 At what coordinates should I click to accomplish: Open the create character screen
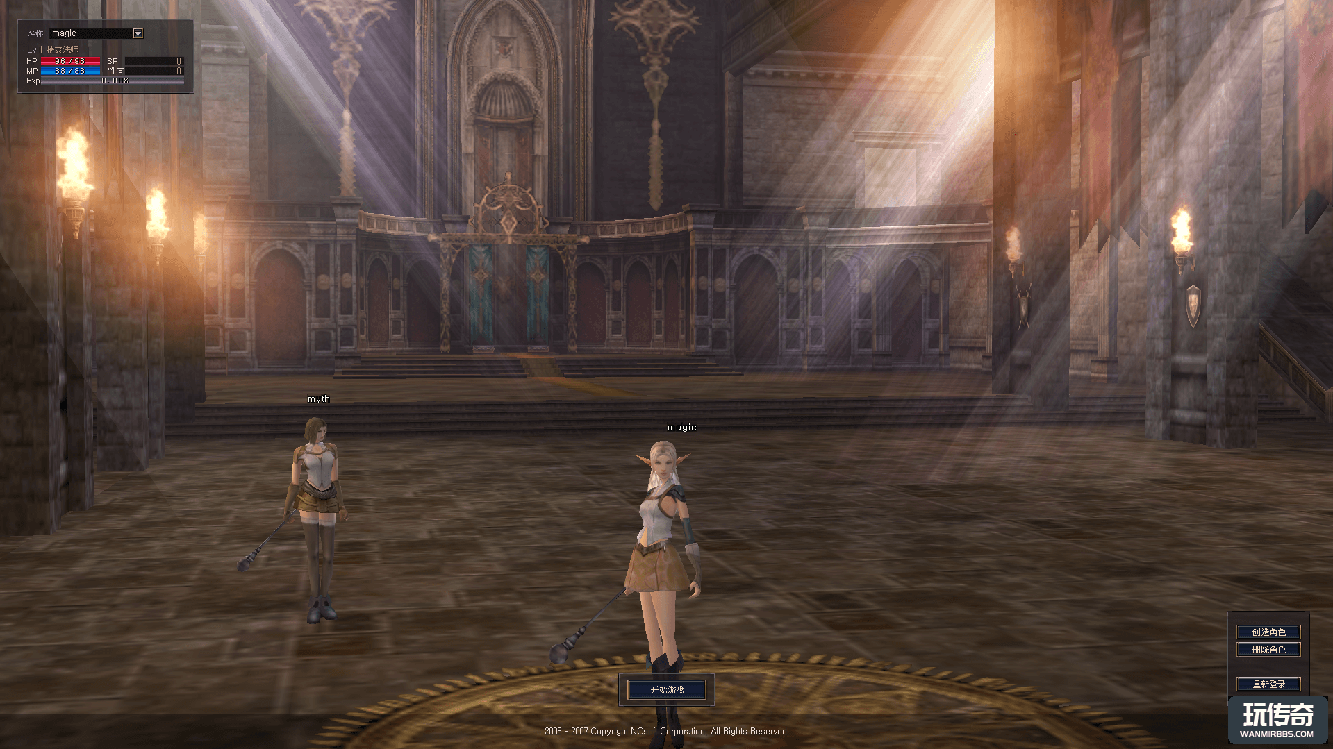tap(1268, 632)
